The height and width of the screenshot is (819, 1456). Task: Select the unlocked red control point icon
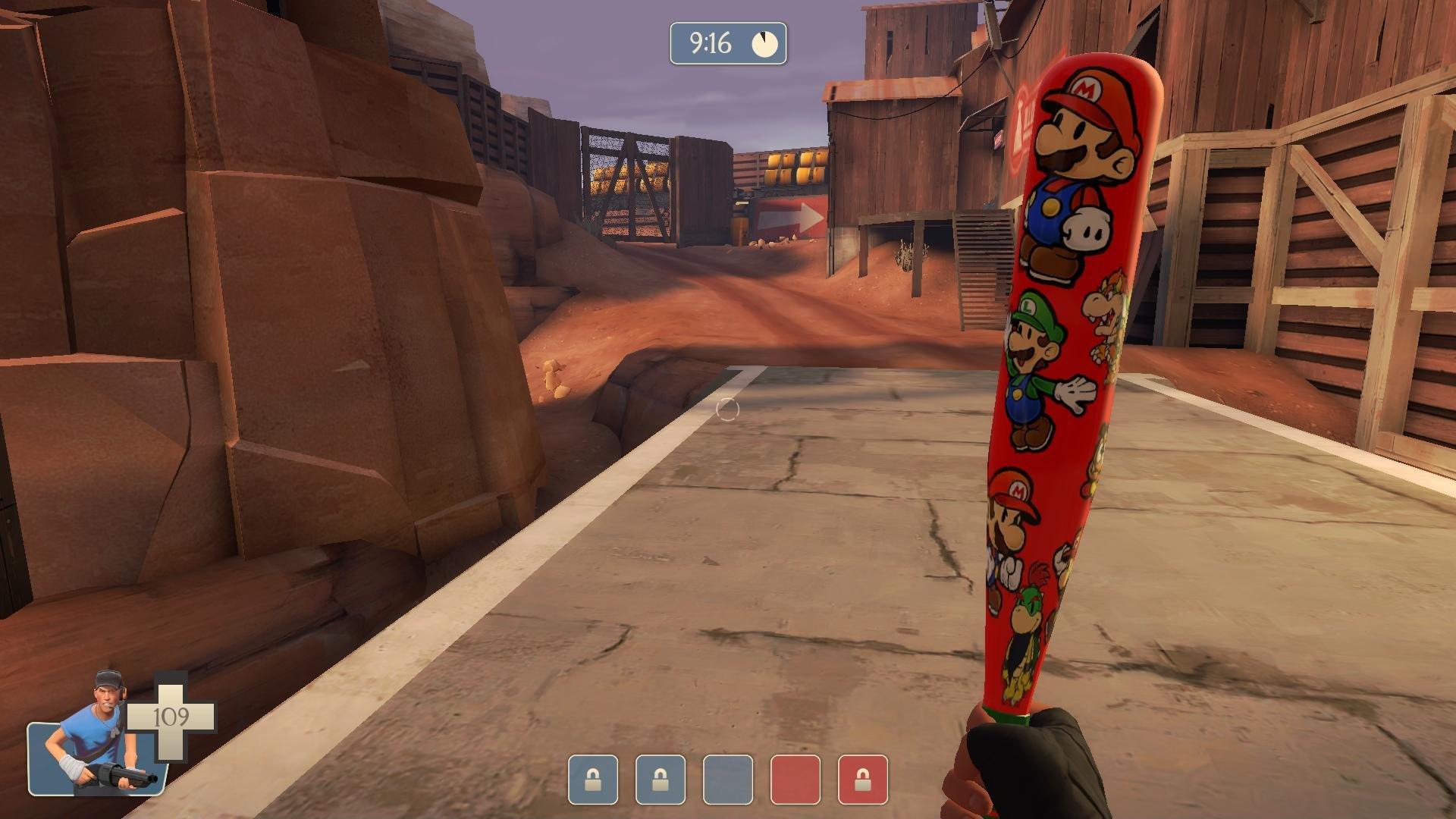[795, 780]
